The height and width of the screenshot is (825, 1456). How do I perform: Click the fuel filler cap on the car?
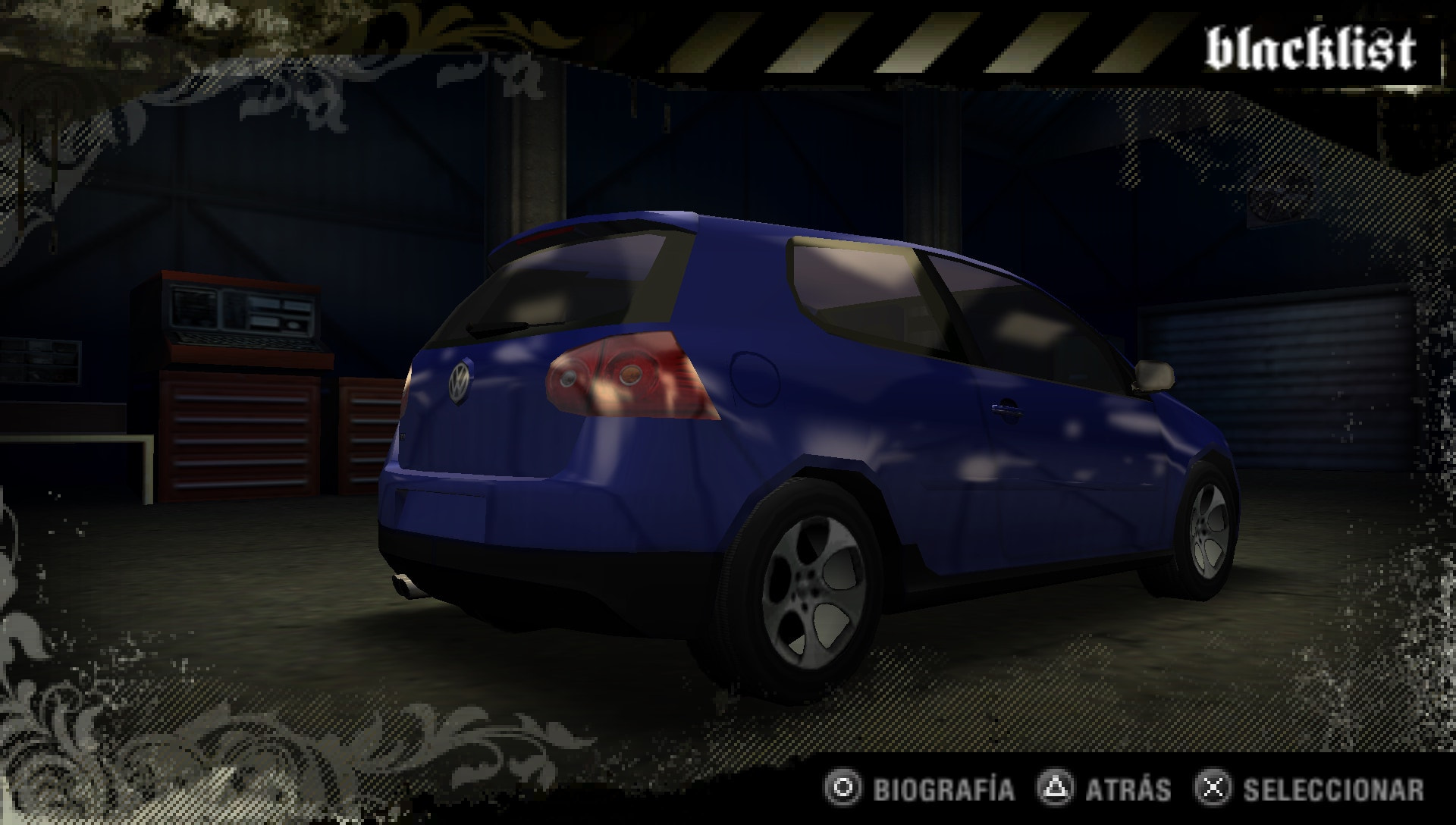[x=753, y=376]
